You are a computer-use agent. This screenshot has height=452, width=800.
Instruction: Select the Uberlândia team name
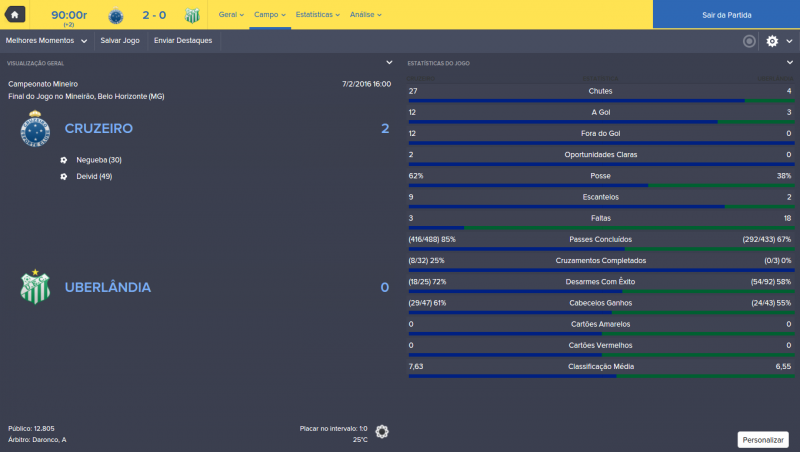(x=107, y=288)
